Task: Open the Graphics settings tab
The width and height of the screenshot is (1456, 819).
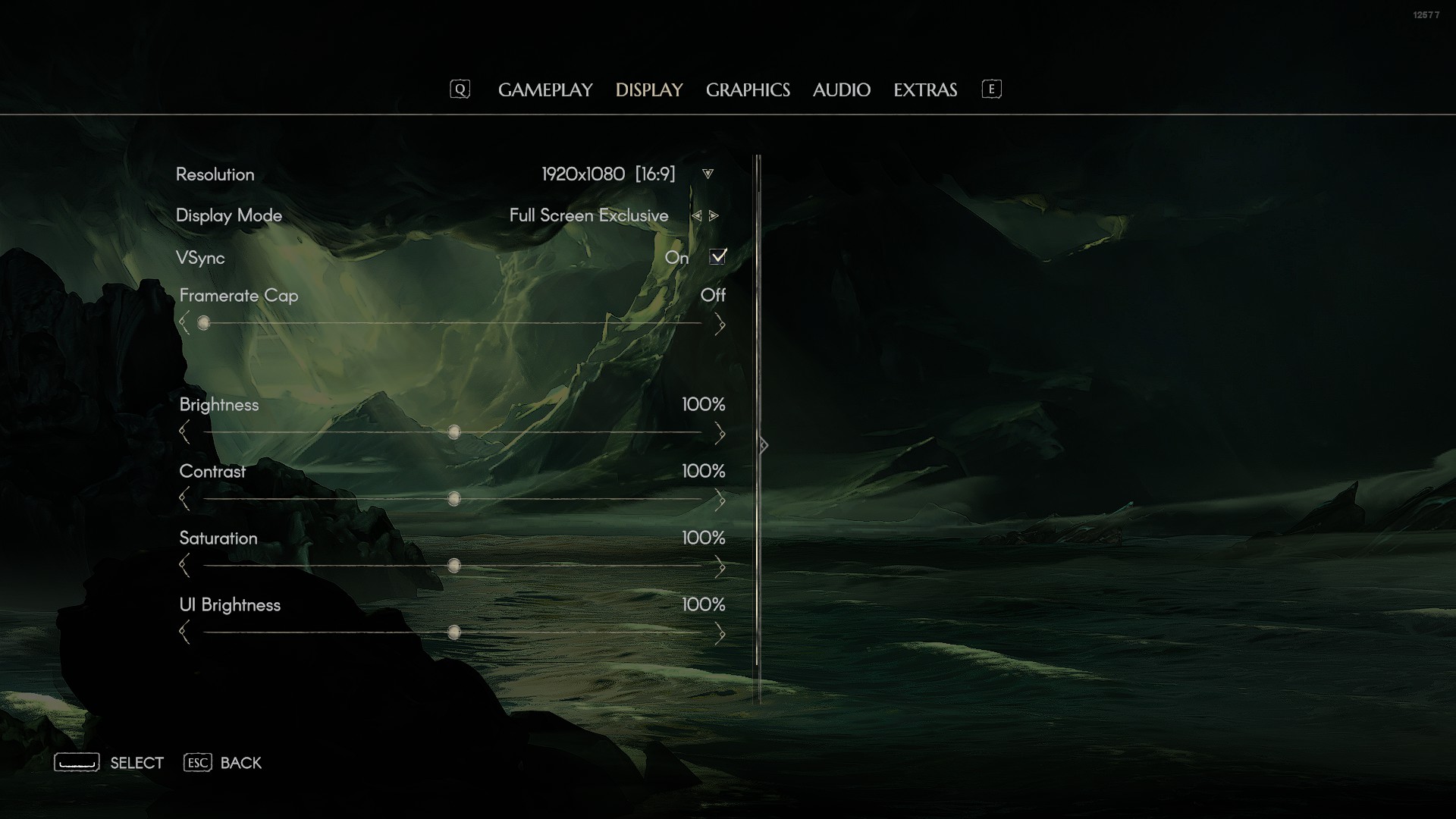Action: click(x=748, y=89)
